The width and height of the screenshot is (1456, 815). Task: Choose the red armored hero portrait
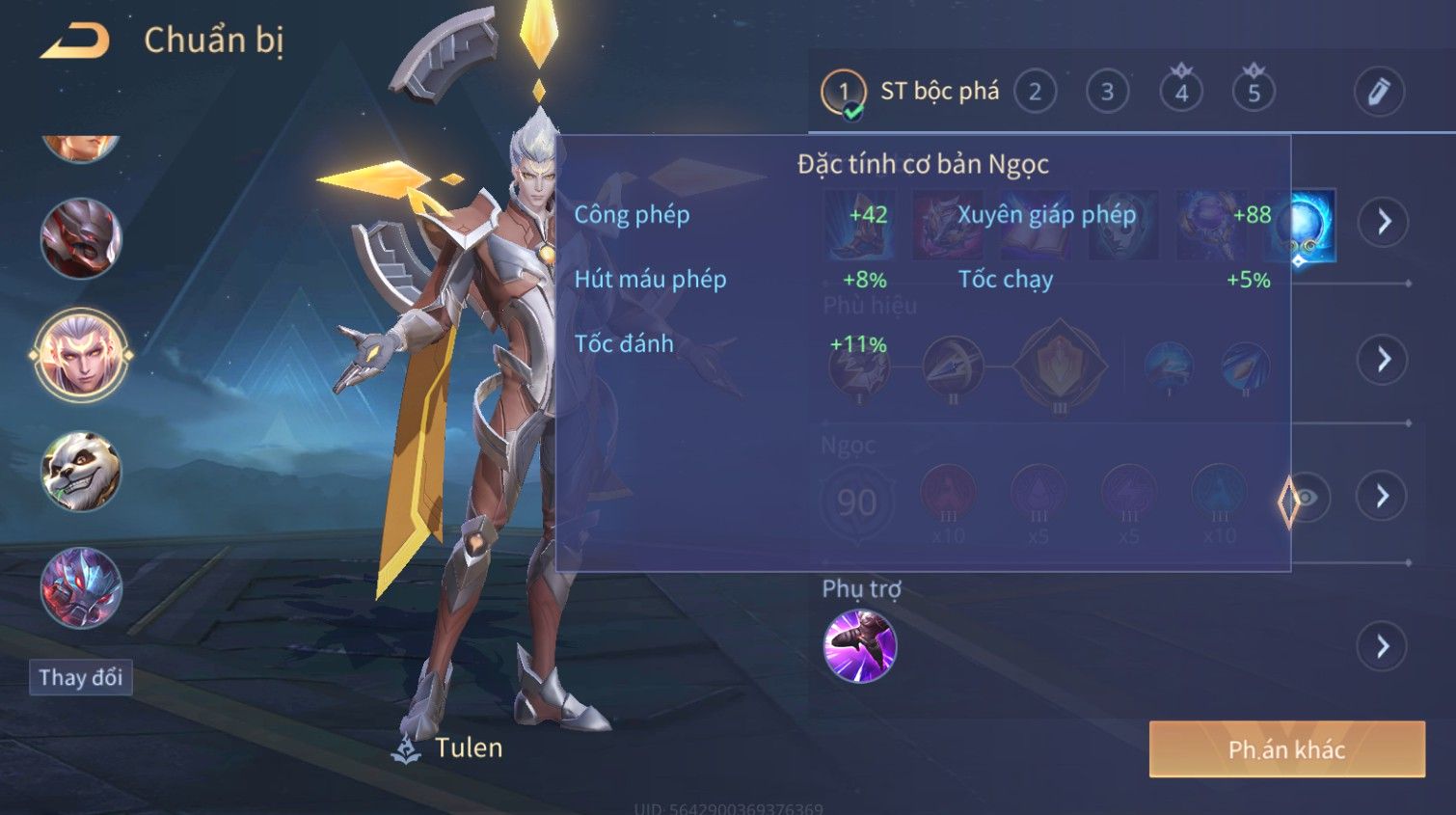pyautogui.click(x=81, y=238)
